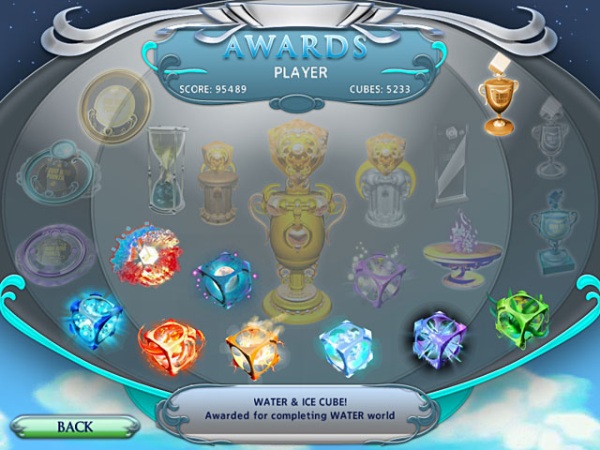Pick the red fire cube award
Screen dimensions: 600x450
(x=171, y=345)
